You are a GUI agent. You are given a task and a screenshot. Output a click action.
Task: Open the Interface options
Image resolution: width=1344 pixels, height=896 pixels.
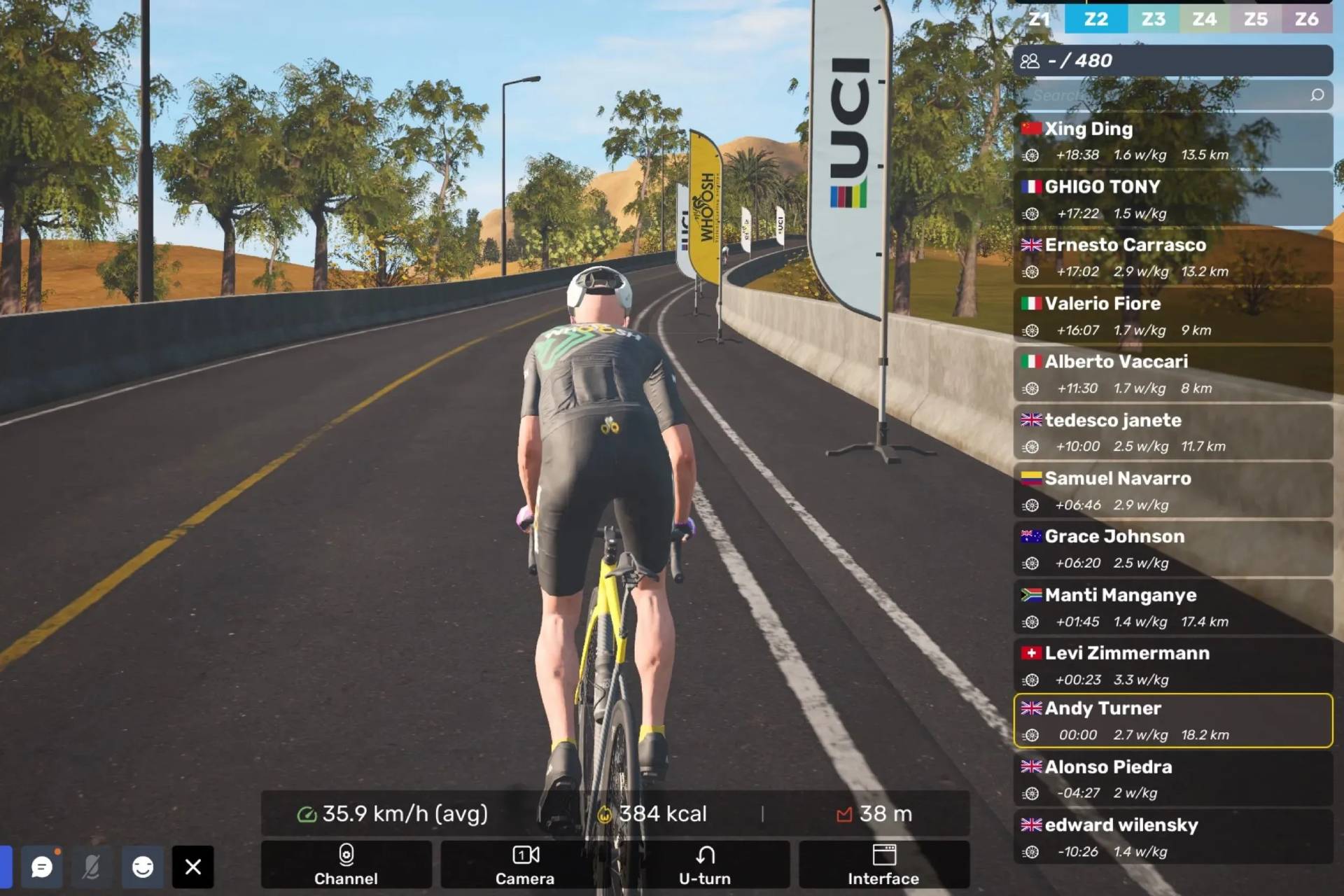(x=883, y=864)
